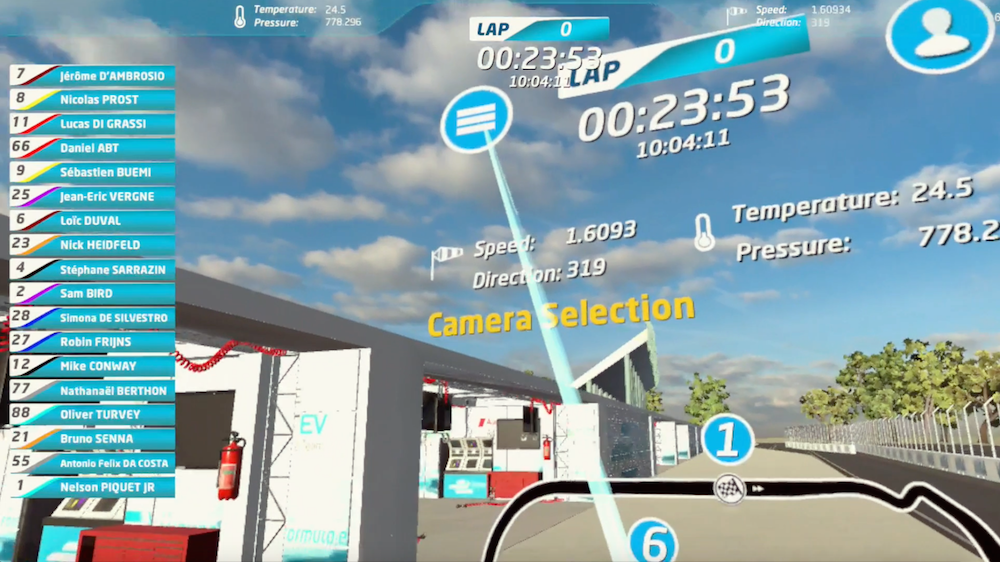Choose Nicolas Prost in the driver list
This screenshot has width=1000, height=562.
[92, 99]
